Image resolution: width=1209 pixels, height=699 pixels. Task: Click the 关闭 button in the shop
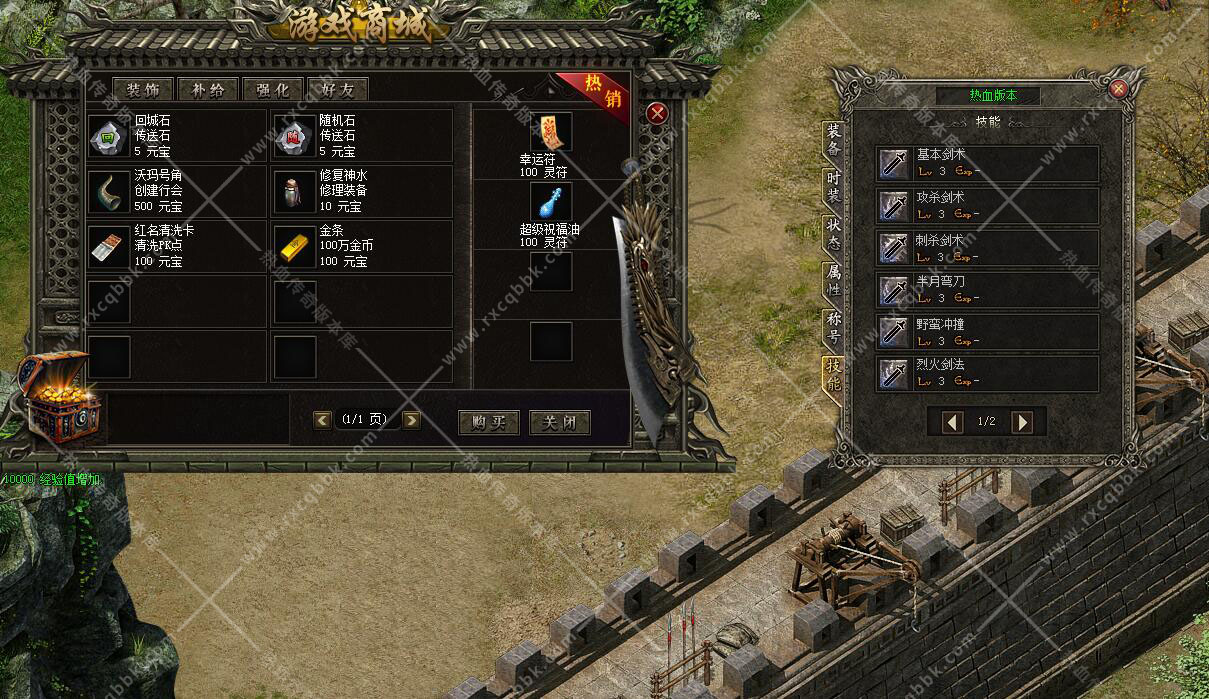pos(559,422)
